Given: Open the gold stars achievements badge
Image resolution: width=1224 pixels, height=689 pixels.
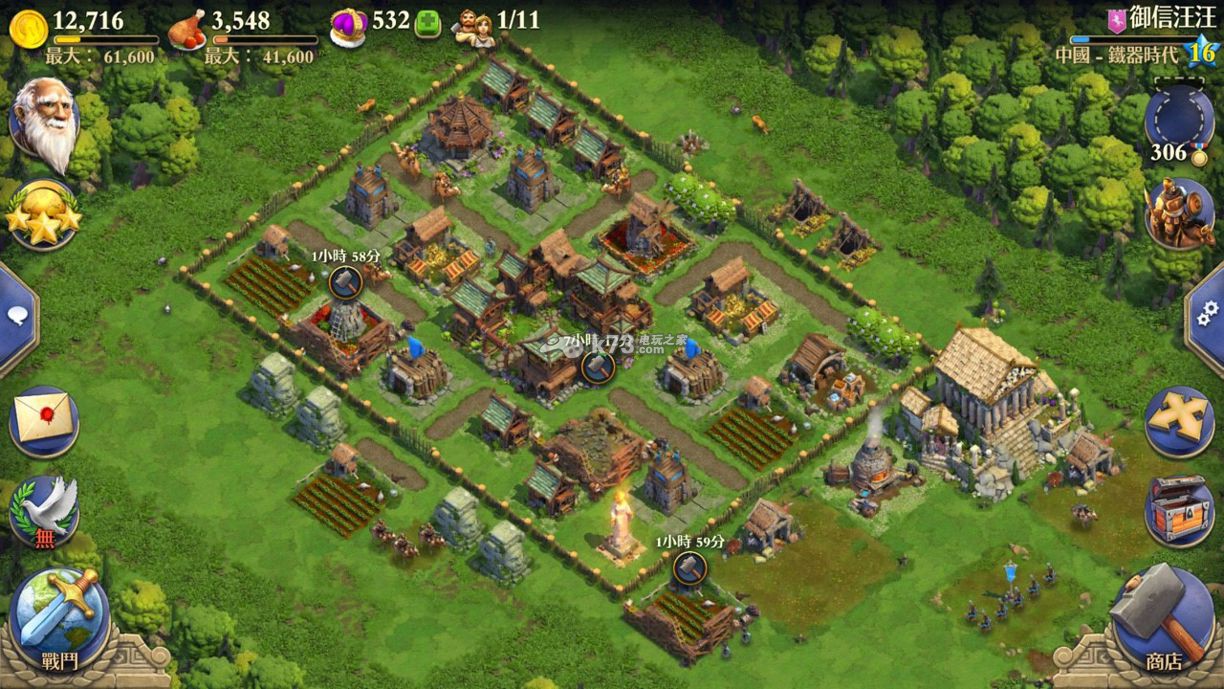Looking at the screenshot, I should (x=42, y=214).
